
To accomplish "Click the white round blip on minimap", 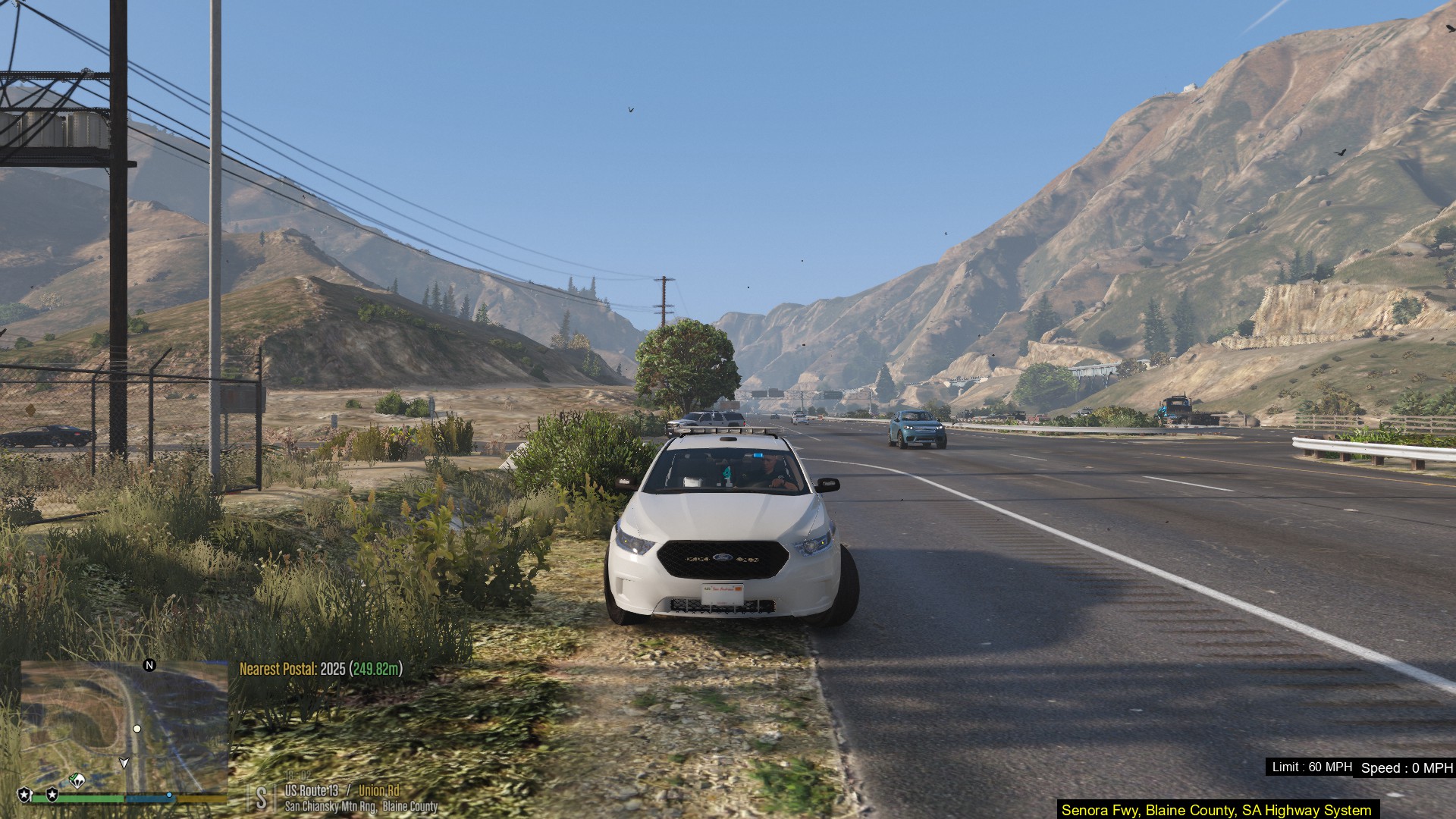I will (137, 729).
